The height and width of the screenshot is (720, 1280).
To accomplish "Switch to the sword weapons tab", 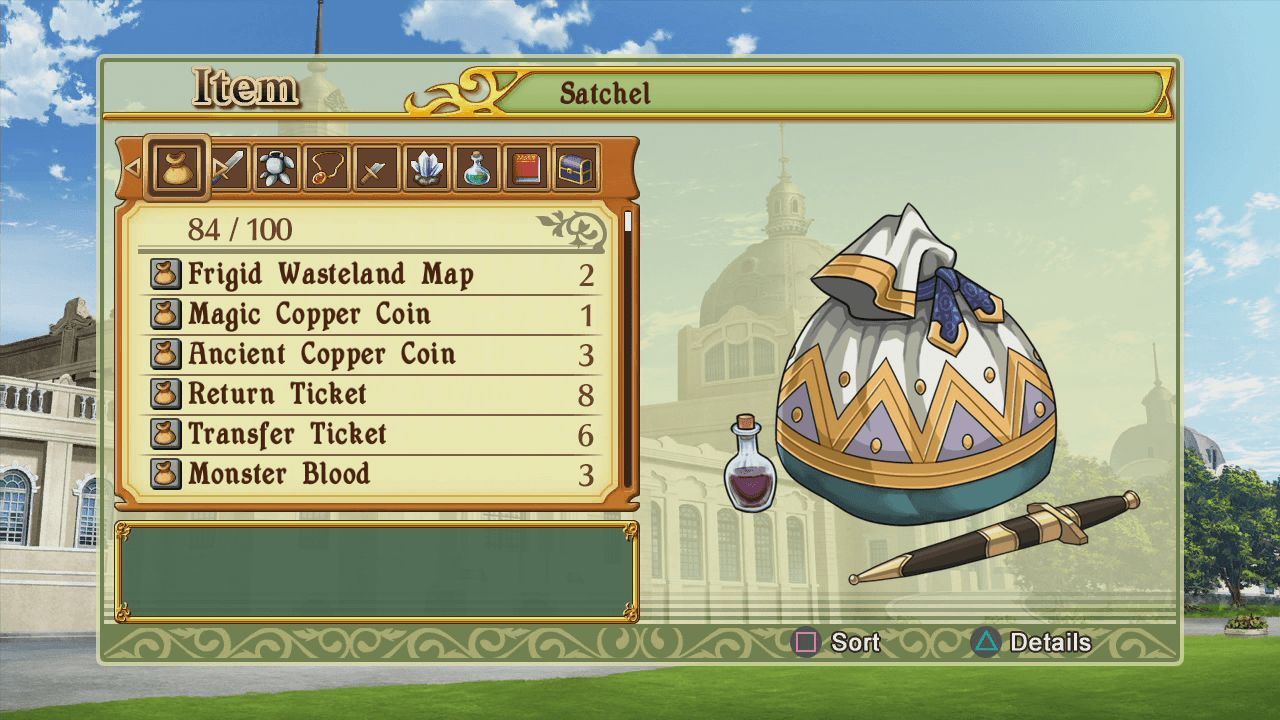I will [228, 168].
